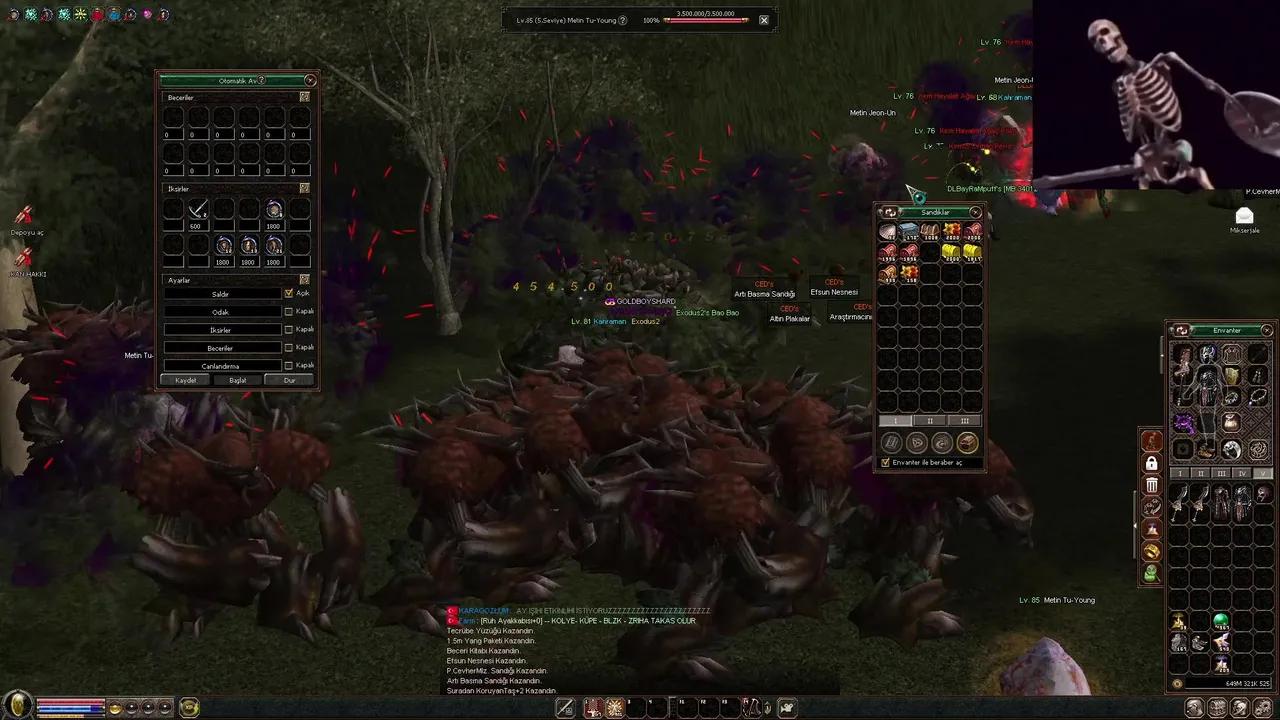Toggle Envanter ile beraber aç checkbox
The height and width of the screenshot is (720, 1280).
885,463
